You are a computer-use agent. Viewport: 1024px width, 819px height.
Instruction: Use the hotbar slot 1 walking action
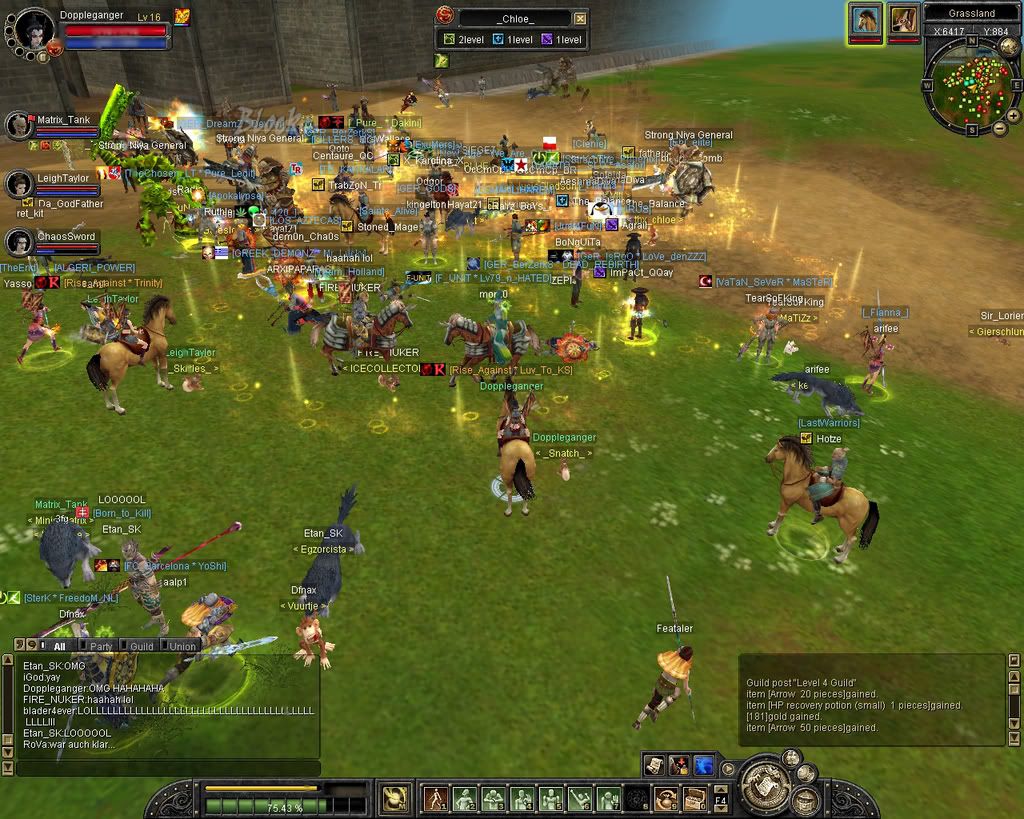click(x=435, y=799)
